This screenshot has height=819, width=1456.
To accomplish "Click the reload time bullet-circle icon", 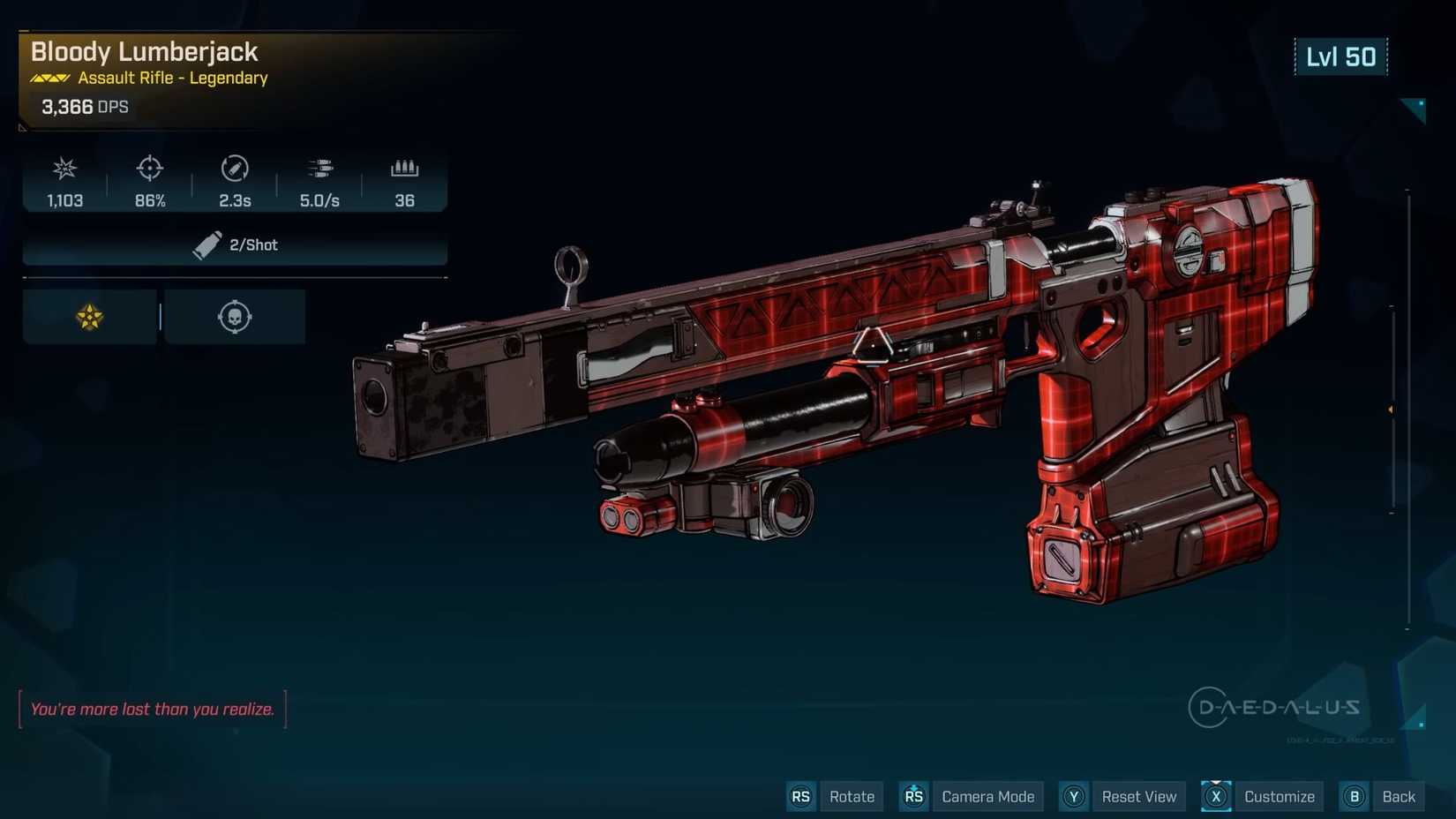I will tap(233, 169).
